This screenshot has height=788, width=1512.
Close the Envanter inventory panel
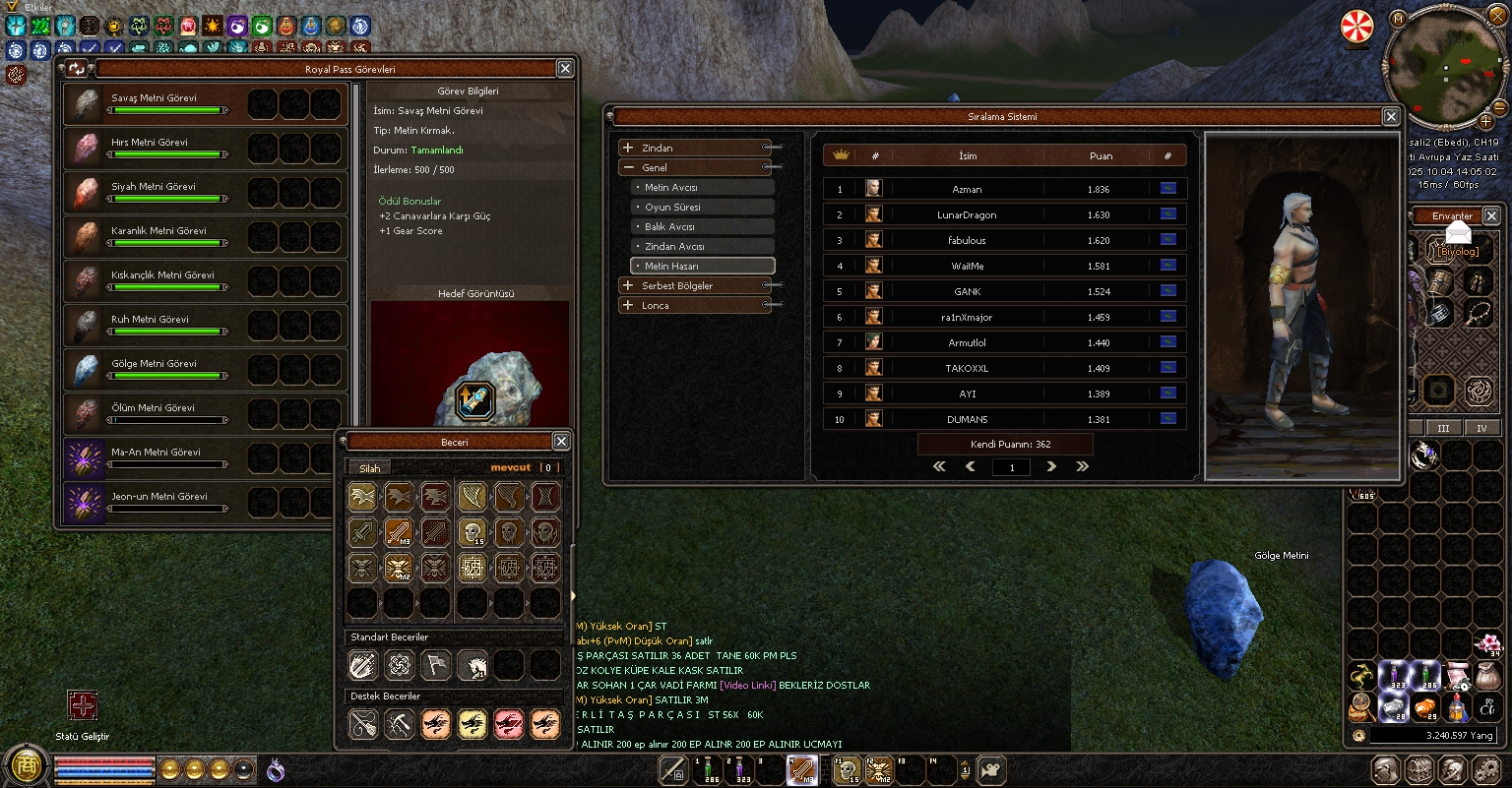pyautogui.click(x=1491, y=215)
